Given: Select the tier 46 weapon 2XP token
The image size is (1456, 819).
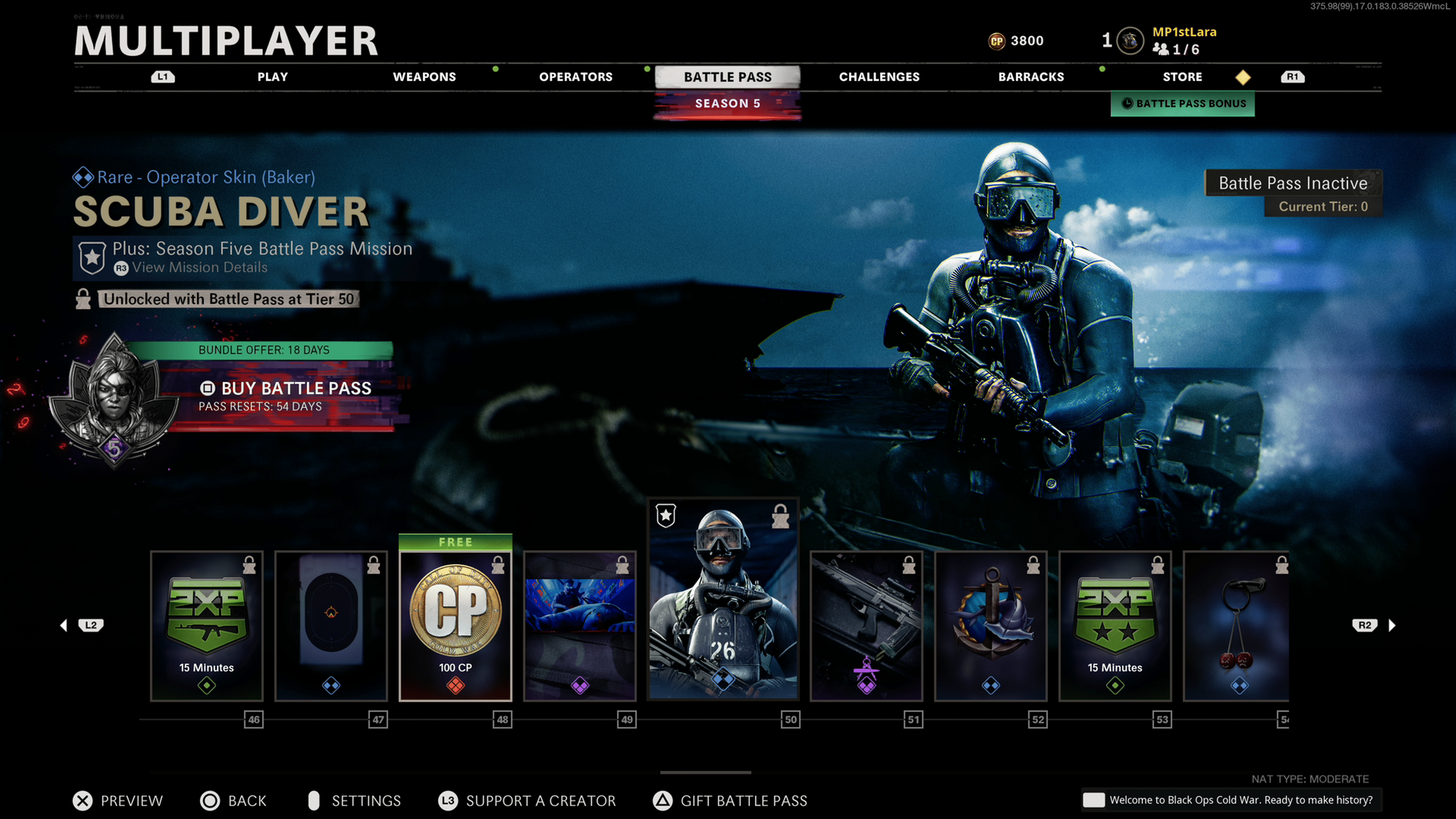Looking at the screenshot, I should [207, 626].
